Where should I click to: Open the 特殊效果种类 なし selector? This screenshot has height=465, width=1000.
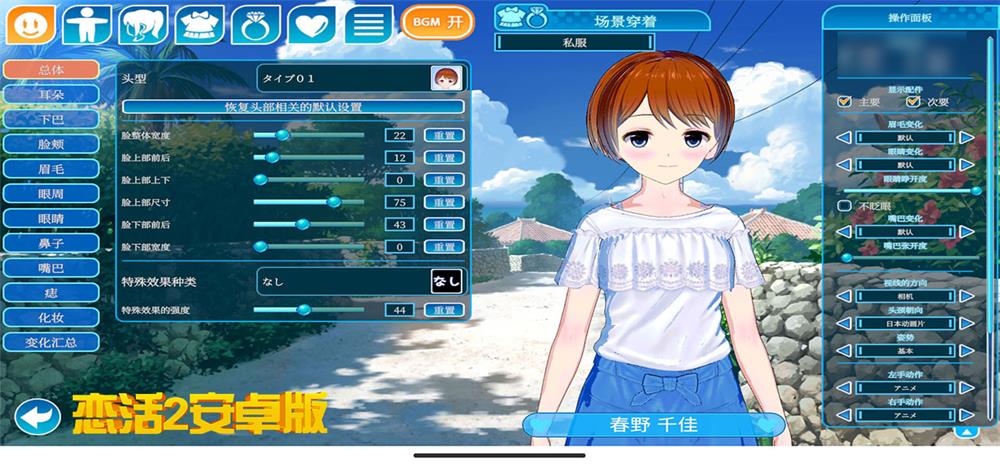point(446,282)
